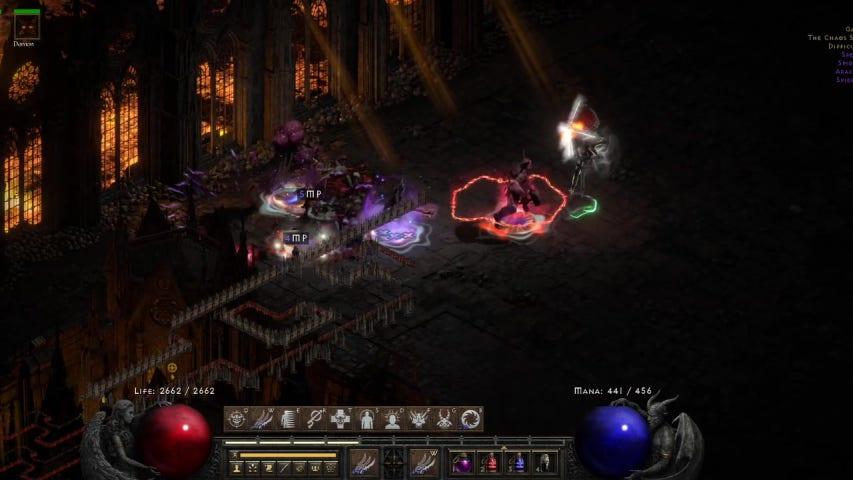Drink the blue mana potion in belt
The width and height of the screenshot is (853, 480).
(517, 462)
